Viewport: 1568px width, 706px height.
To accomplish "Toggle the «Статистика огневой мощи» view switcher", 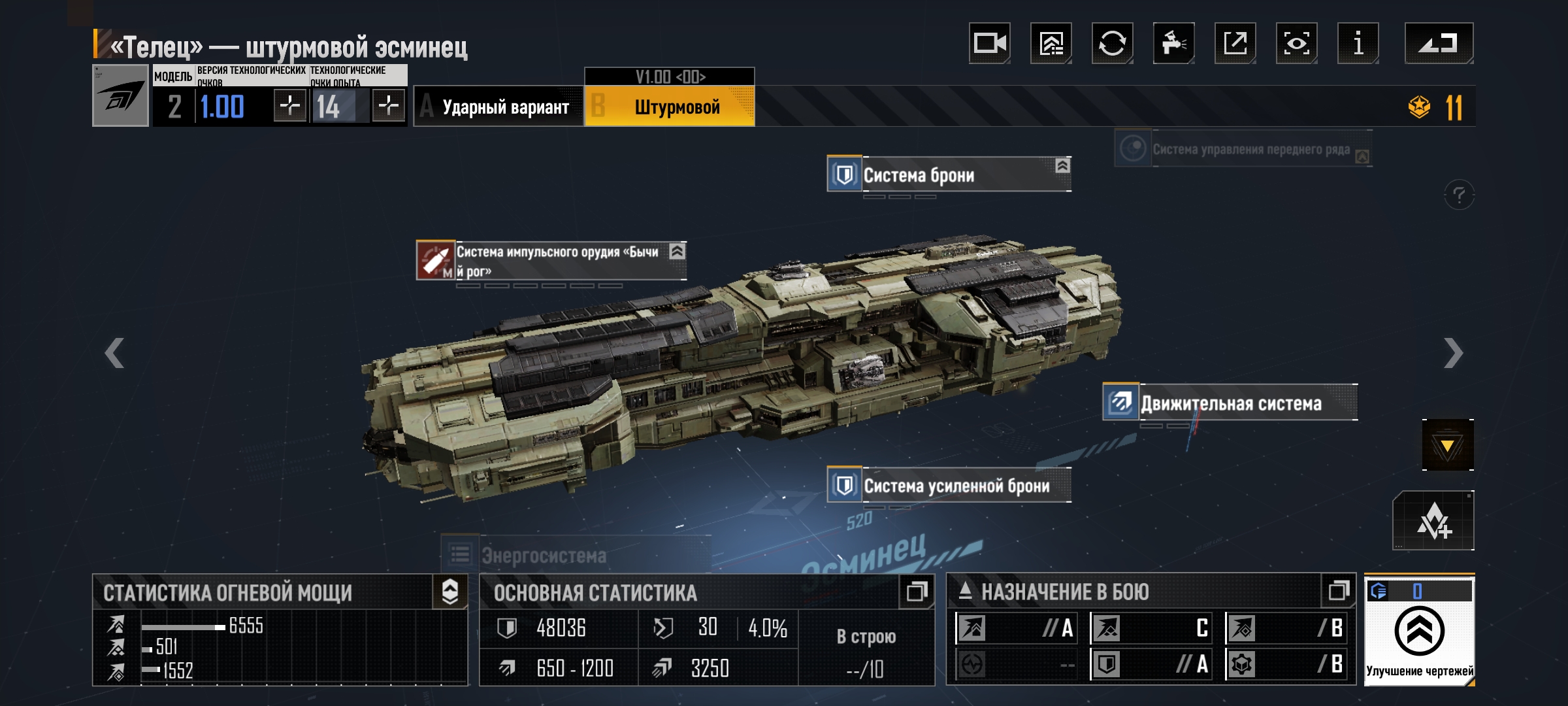I will coord(450,592).
